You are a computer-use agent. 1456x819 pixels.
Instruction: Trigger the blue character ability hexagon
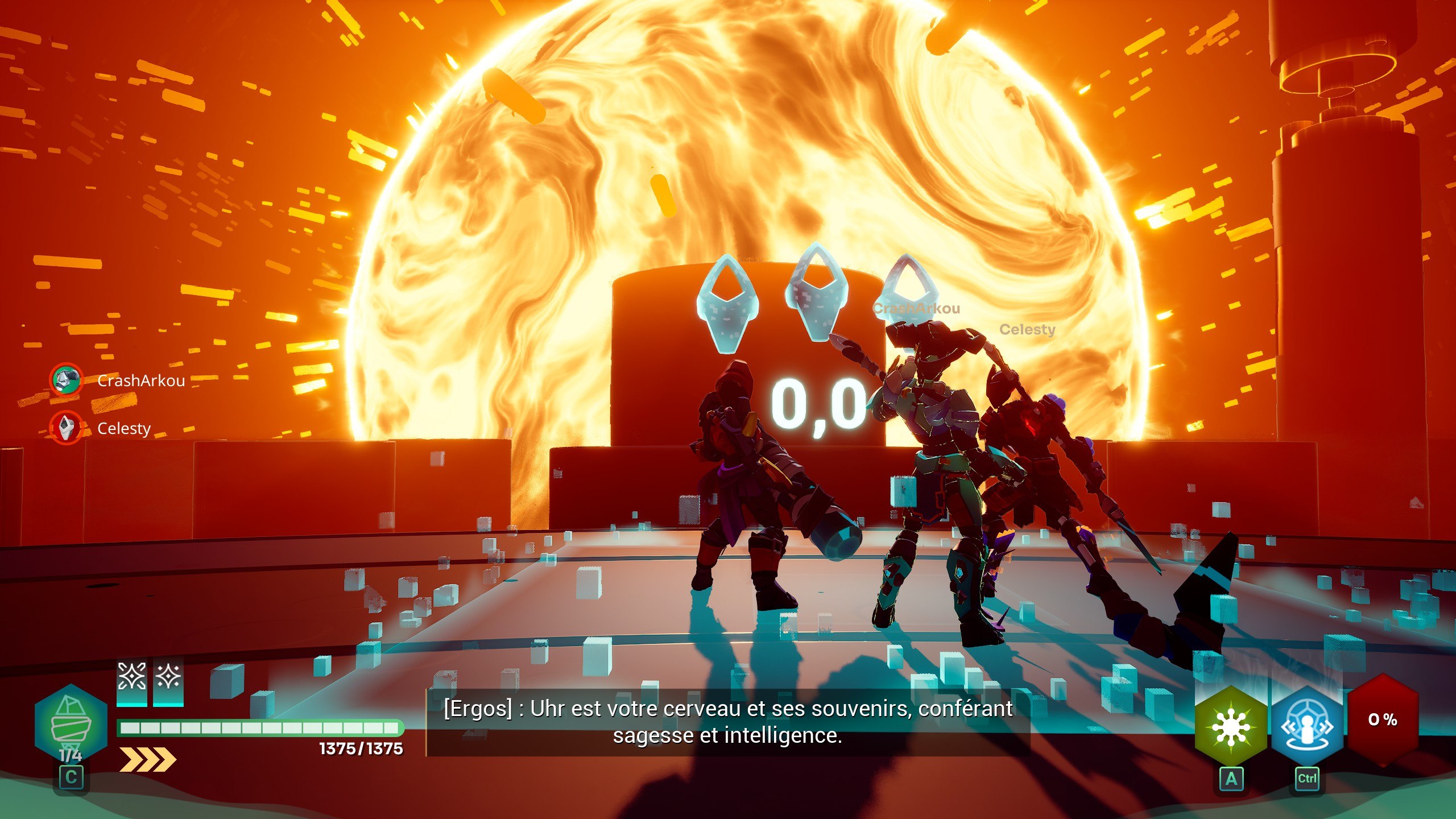click(1307, 726)
